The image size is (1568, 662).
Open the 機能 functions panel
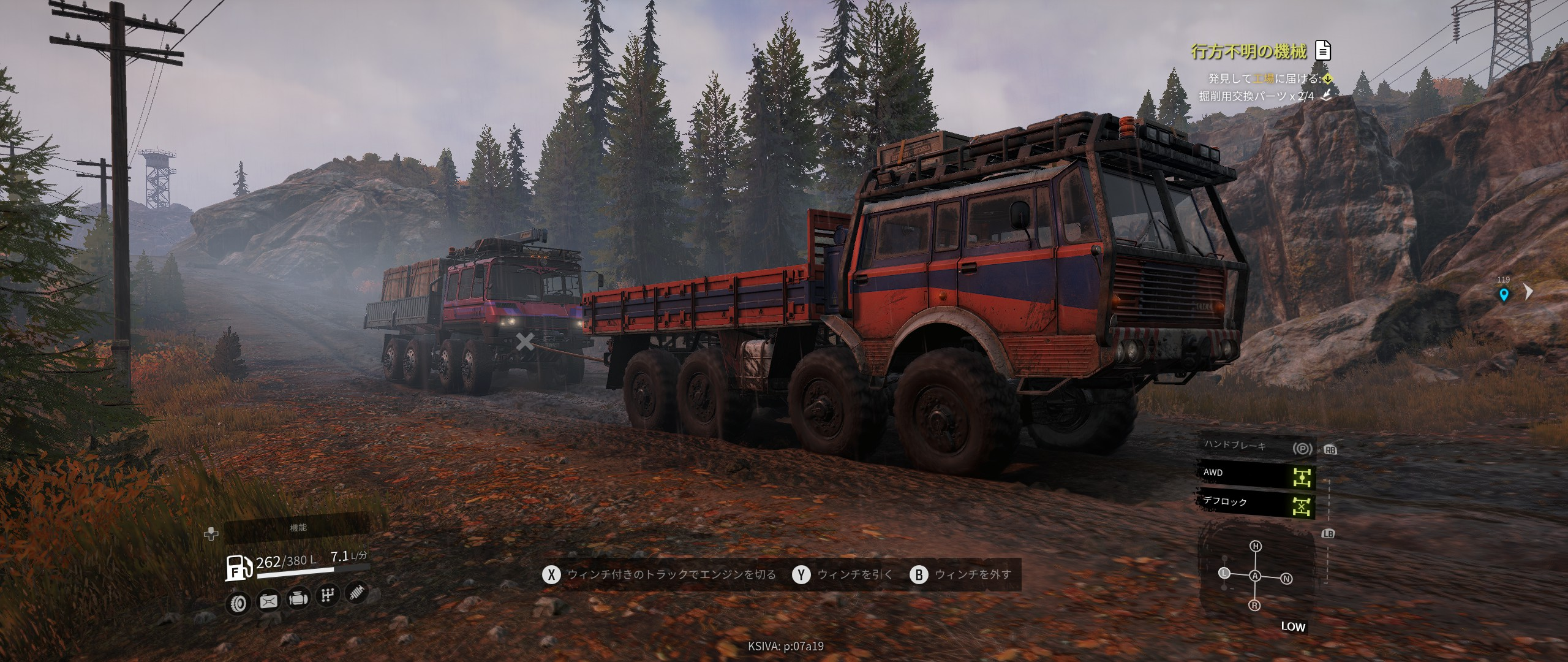[298, 528]
